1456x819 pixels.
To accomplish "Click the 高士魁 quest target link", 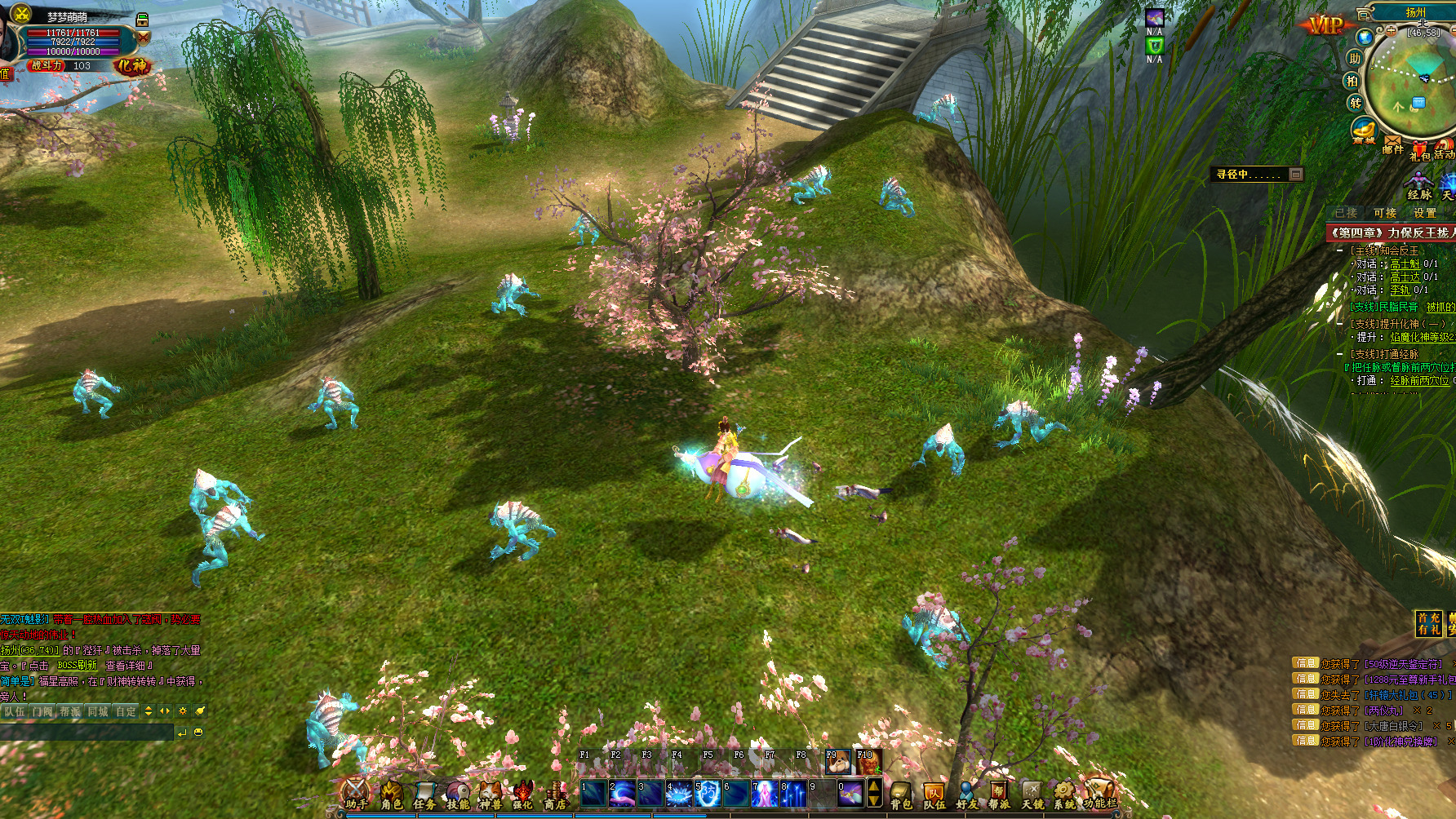I will coord(1405,264).
